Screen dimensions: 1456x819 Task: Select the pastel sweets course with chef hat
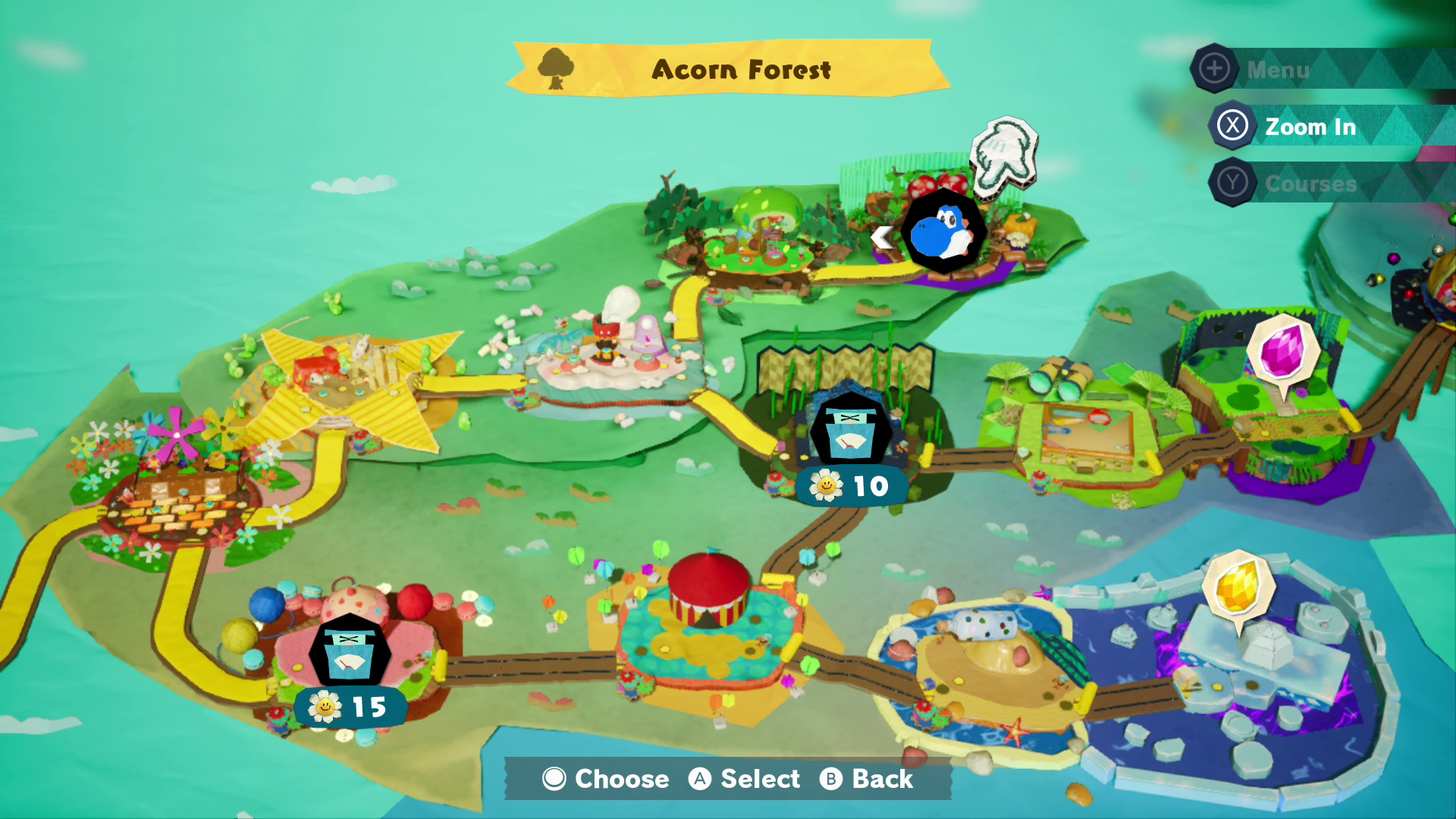[x=610, y=349]
